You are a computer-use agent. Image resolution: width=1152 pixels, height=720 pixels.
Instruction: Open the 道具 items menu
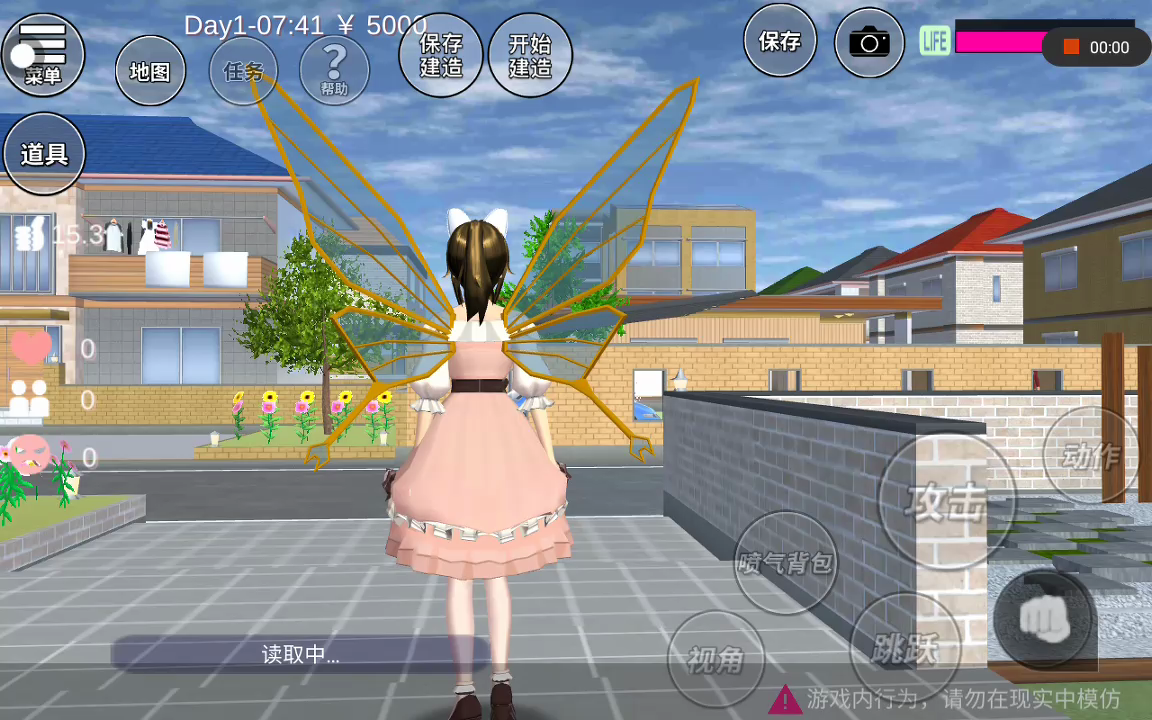pyautogui.click(x=44, y=154)
